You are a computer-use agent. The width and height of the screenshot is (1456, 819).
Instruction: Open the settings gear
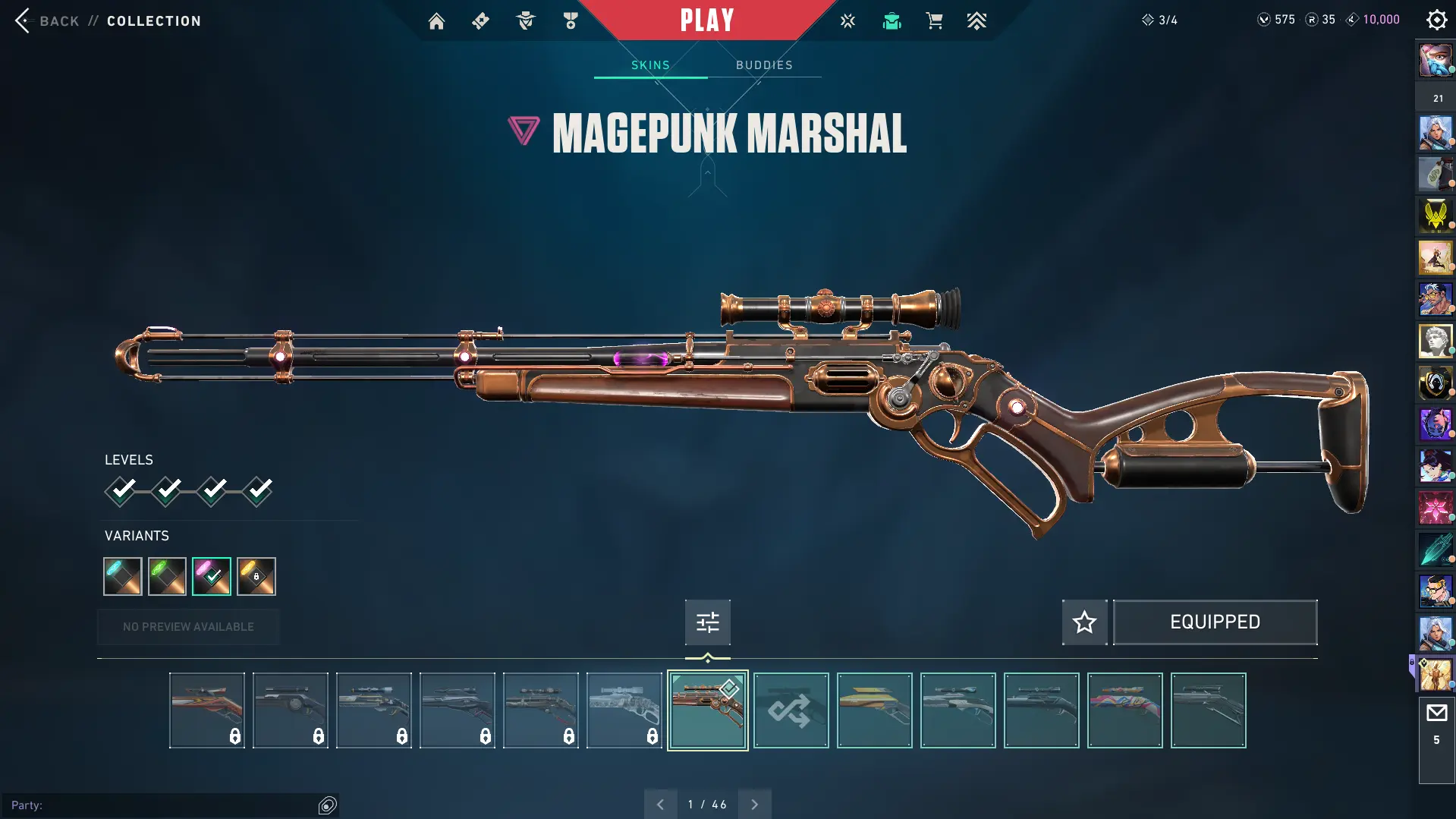[1436, 20]
